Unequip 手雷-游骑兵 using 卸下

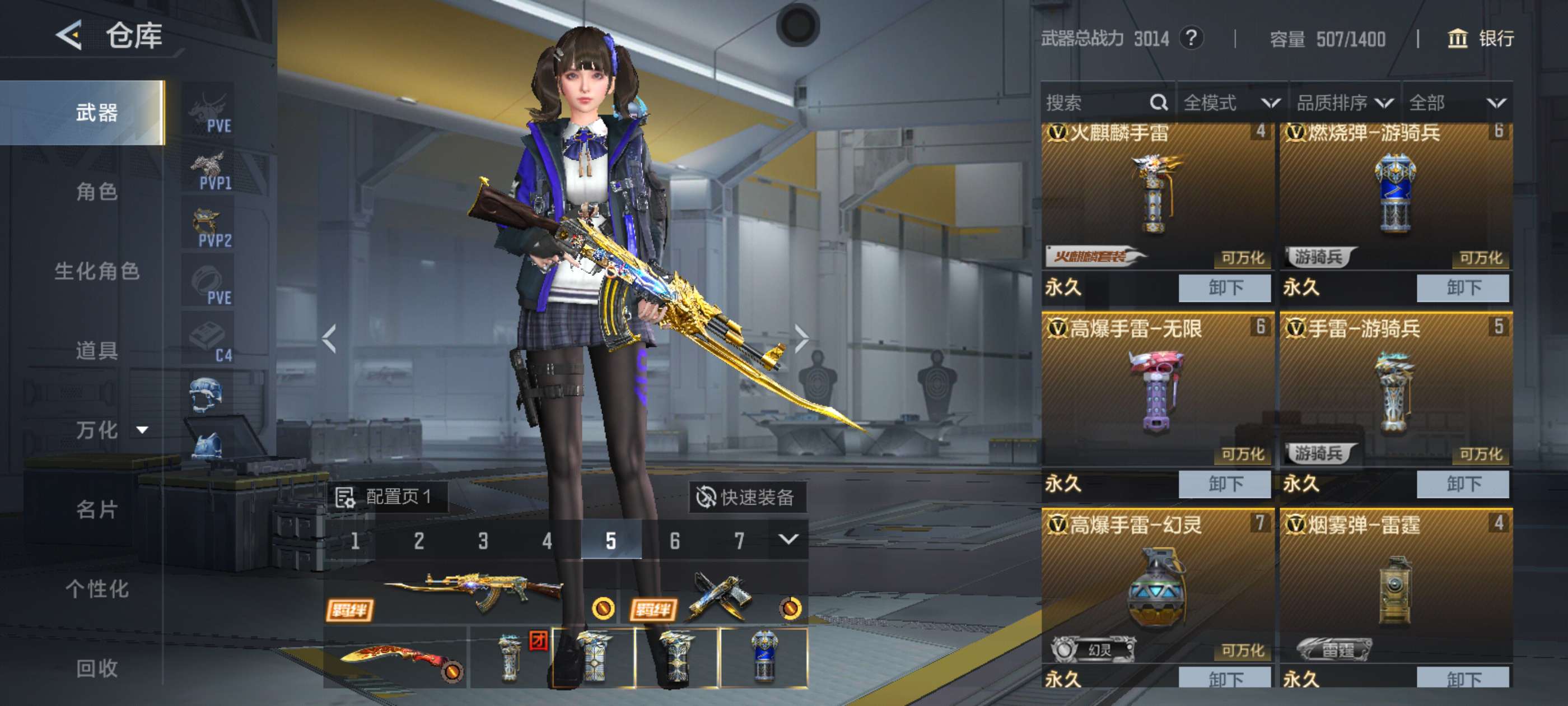coord(1463,484)
